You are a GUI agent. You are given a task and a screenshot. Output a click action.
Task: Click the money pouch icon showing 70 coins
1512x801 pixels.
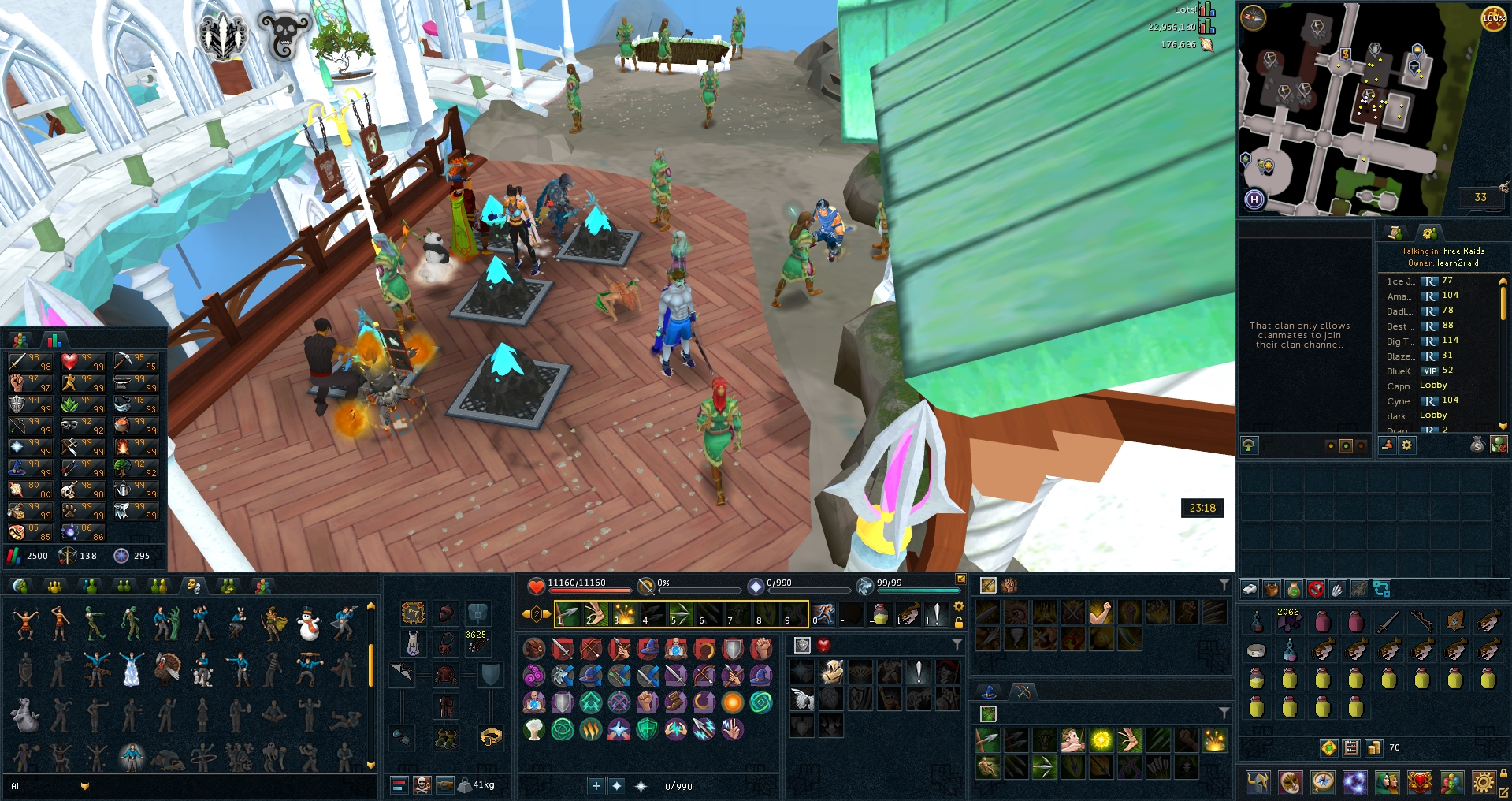(x=1374, y=747)
